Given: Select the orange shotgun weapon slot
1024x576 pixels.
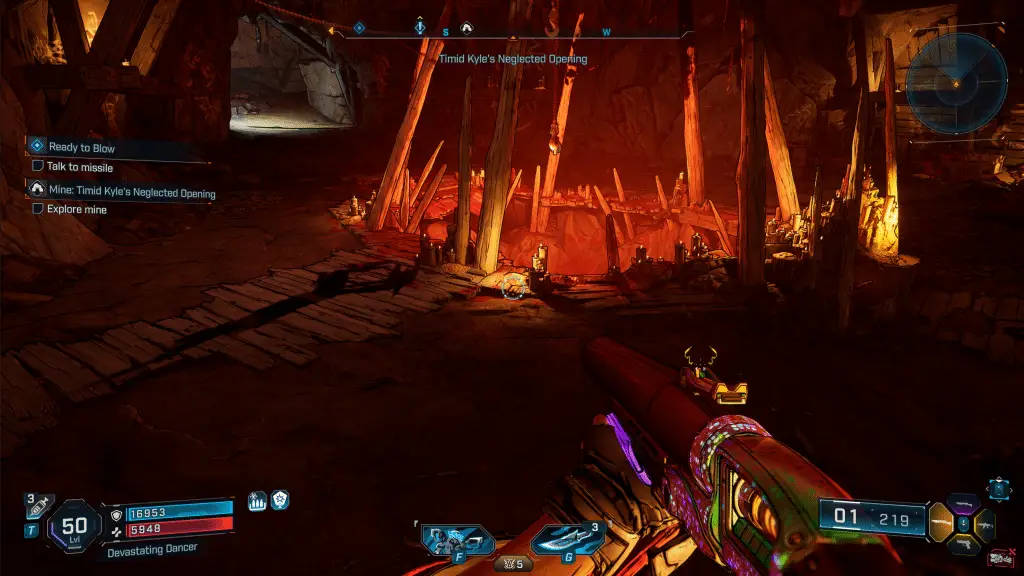Looking at the screenshot, I should pyautogui.click(x=941, y=522).
